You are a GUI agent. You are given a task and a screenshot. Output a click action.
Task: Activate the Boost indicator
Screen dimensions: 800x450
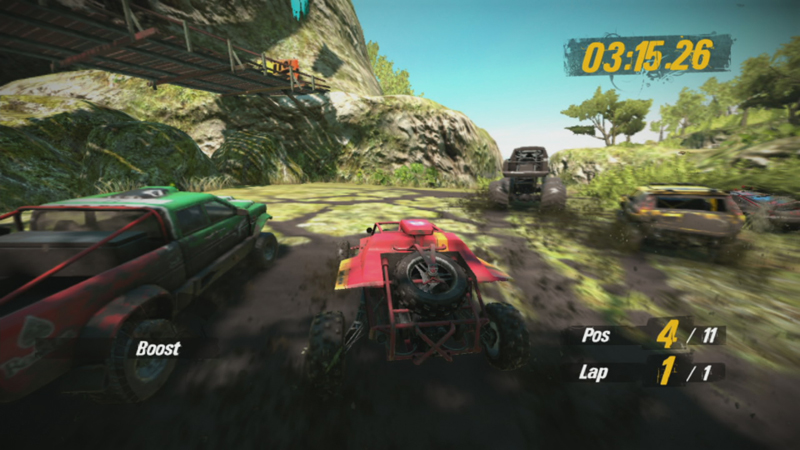tap(159, 349)
